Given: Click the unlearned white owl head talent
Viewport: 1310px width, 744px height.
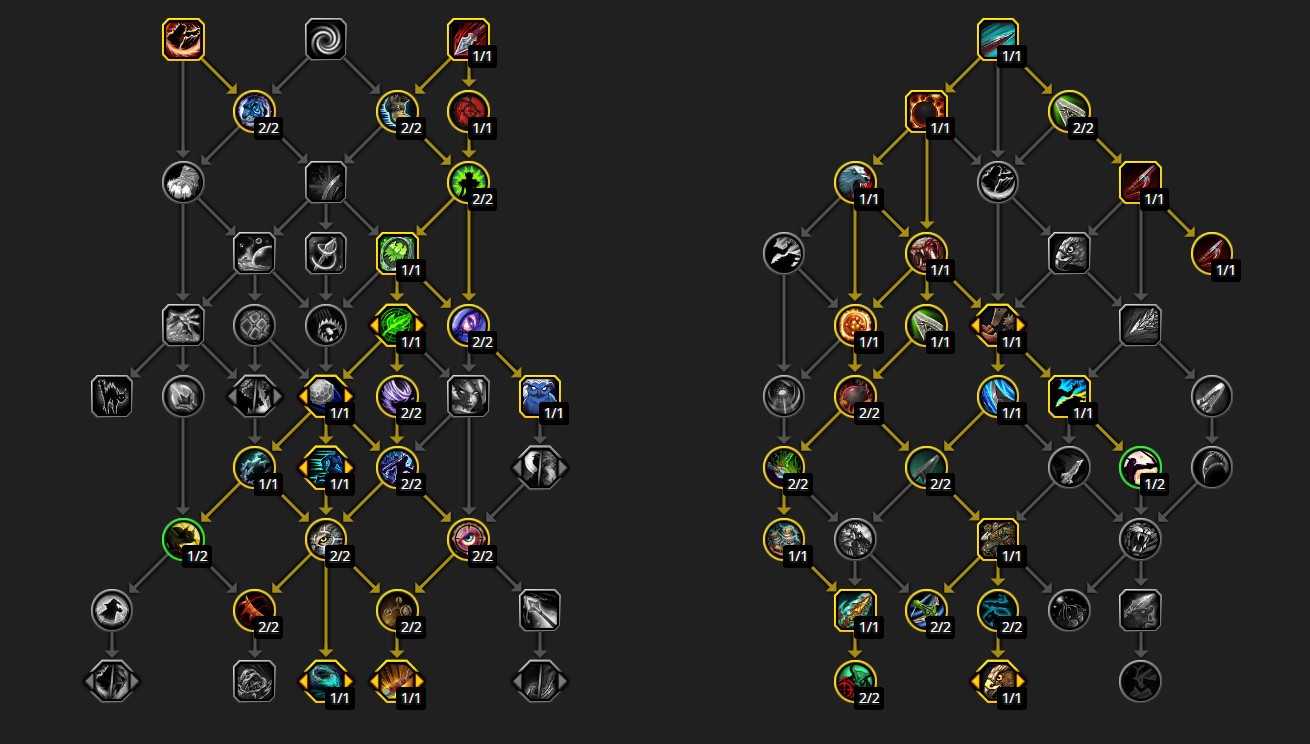Looking at the screenshot, I should click(1071, 253).
